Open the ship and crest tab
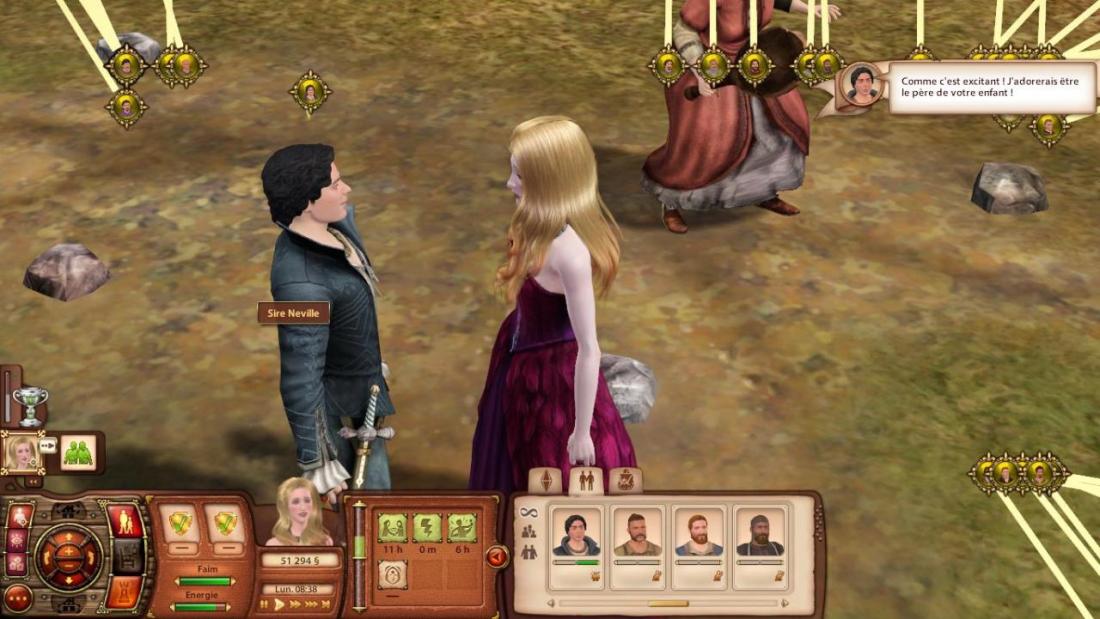Viewport: 1100px width, 619px height. coord(625,480)
